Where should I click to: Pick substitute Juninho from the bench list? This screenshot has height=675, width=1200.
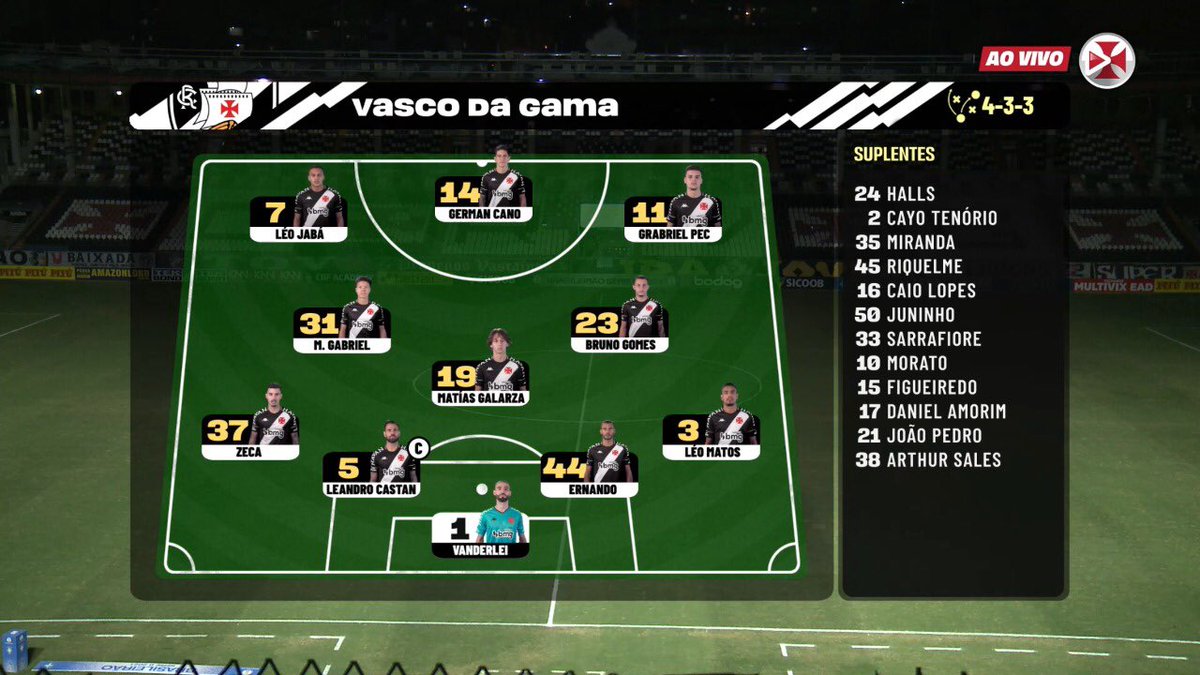point(905,315)
